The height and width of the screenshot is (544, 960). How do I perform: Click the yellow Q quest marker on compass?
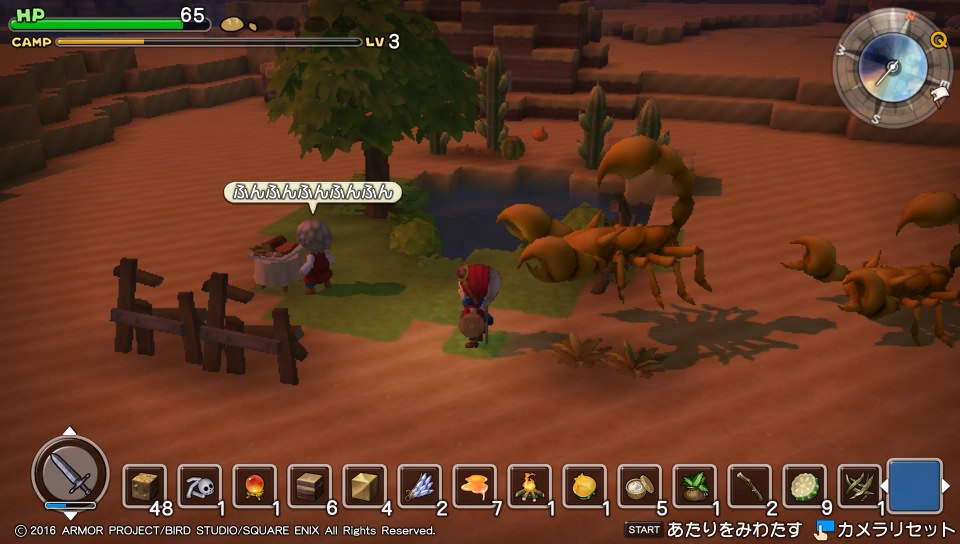[x=938, y=40]
